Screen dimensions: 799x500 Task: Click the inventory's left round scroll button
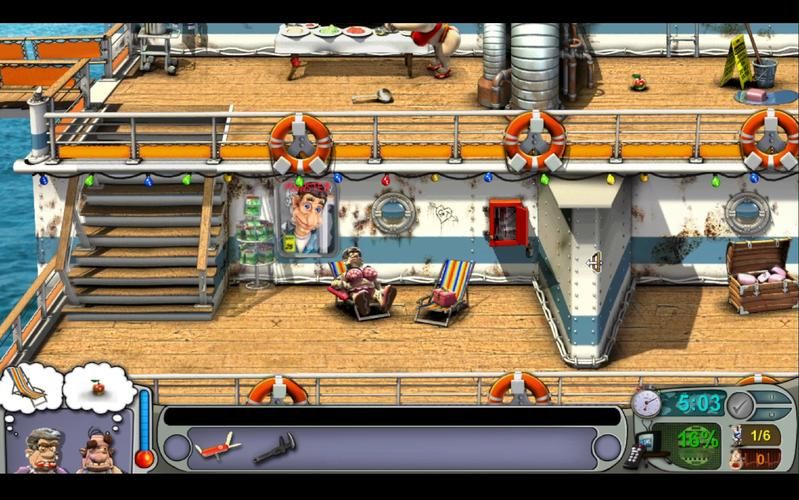[177, 447]
